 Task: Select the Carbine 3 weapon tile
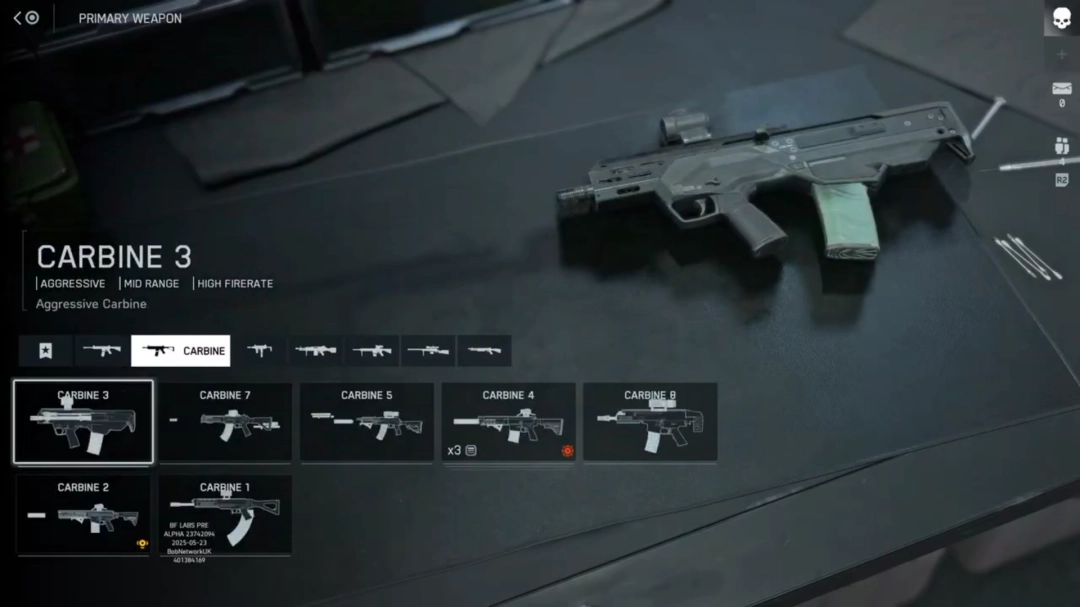83,421
